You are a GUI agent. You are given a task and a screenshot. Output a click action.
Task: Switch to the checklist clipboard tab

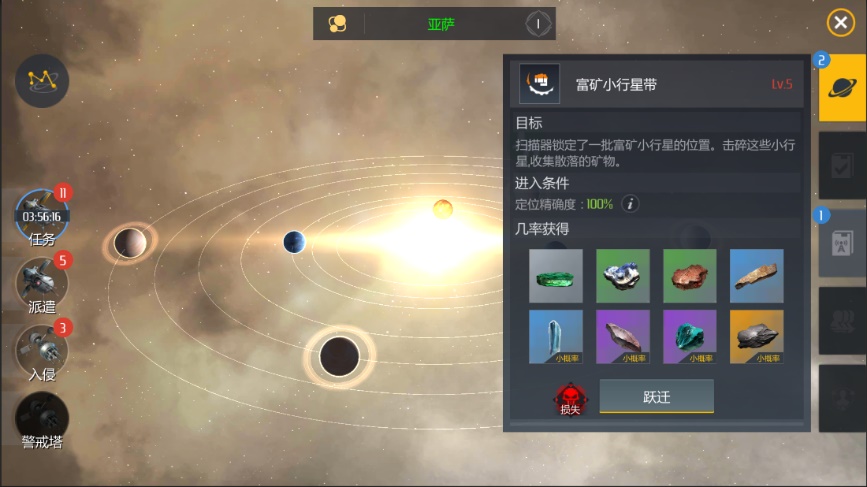842,166
